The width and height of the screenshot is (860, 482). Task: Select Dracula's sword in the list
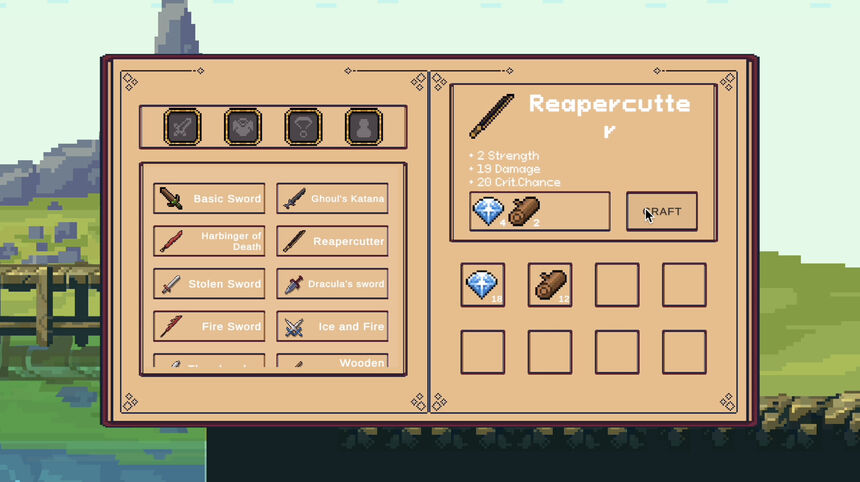(x=332, y=284)
